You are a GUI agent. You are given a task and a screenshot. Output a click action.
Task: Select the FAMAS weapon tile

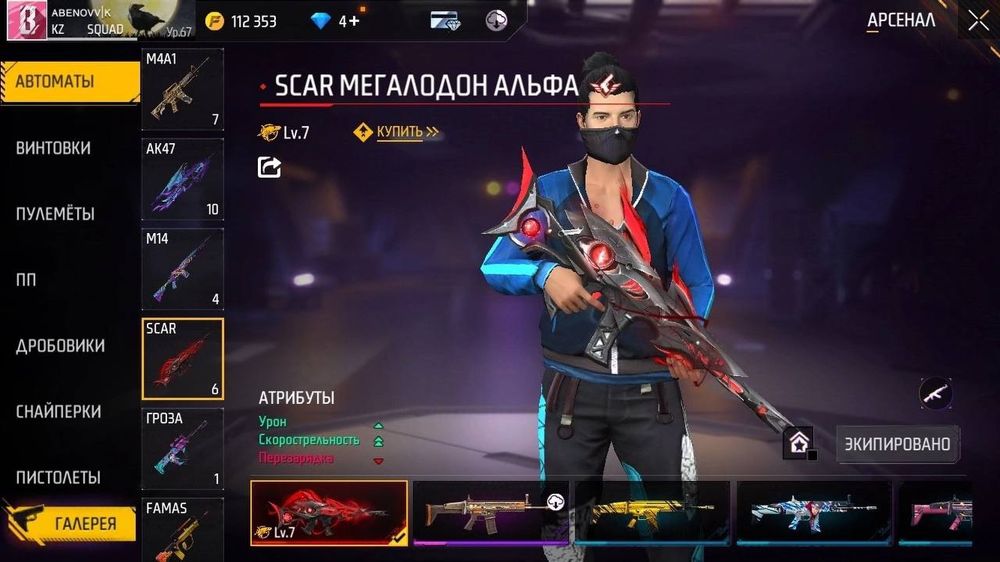tap(182, 530)
